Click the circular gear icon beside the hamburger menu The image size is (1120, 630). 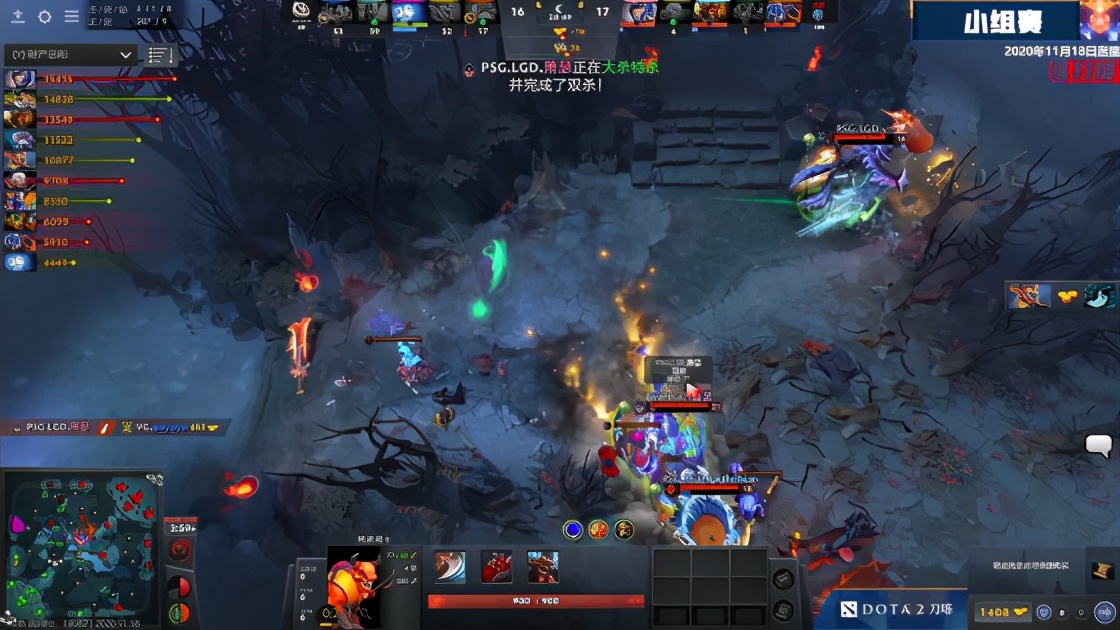click(45, 16)
